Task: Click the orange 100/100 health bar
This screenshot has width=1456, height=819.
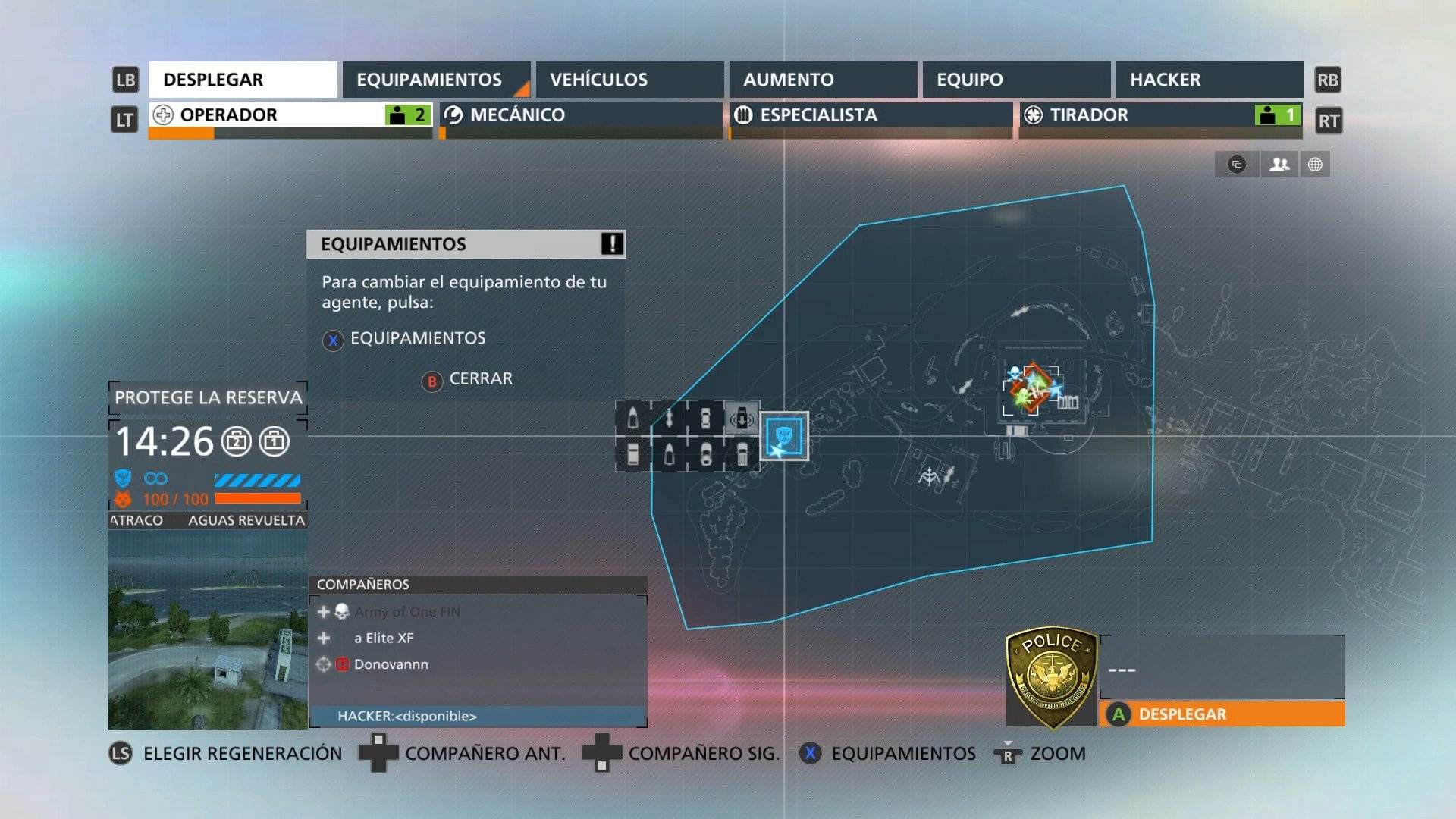Action: tap(258, 499)
